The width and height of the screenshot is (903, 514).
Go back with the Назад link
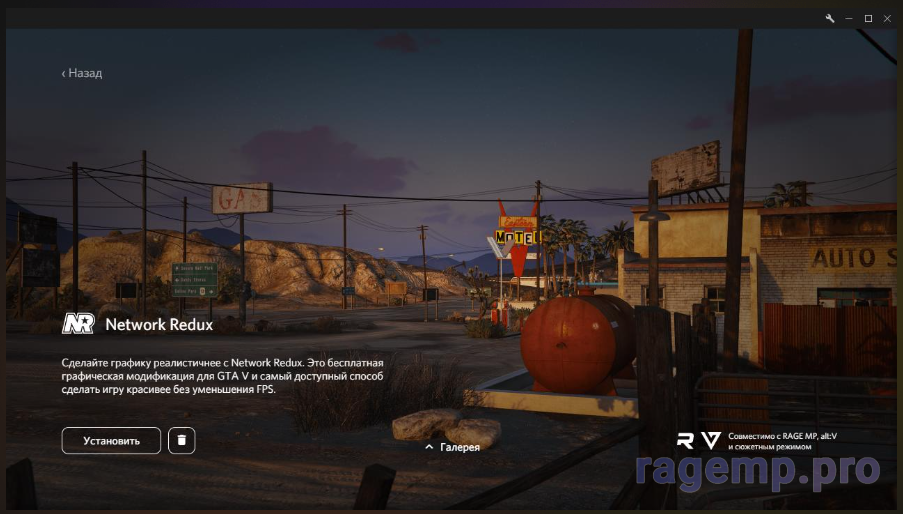click(82, 73)
